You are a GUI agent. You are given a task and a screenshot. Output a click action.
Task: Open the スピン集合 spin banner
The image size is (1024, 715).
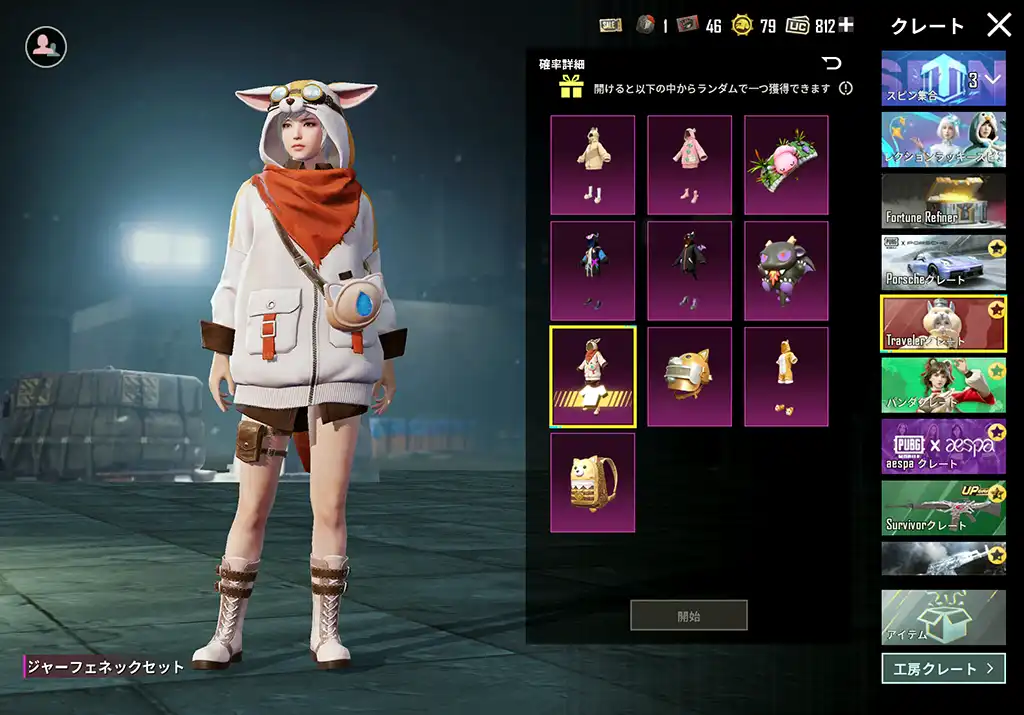[x=943, y=79]
